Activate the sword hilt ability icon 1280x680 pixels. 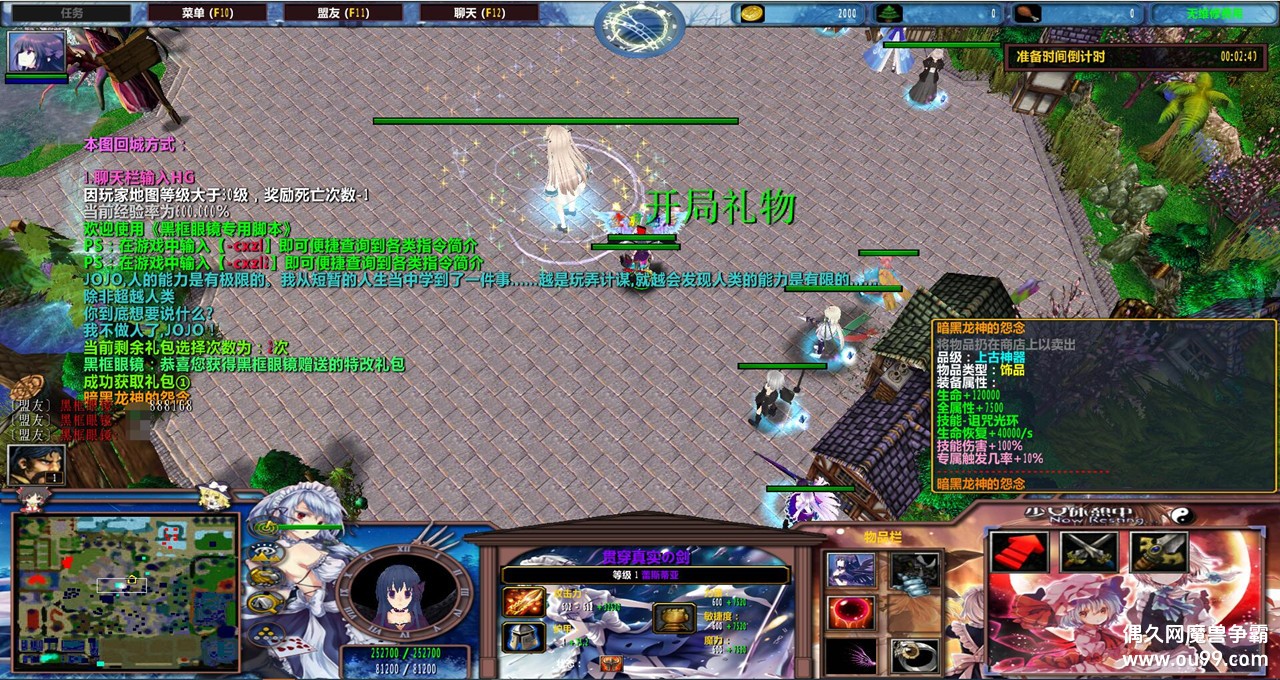point(1159,552)
